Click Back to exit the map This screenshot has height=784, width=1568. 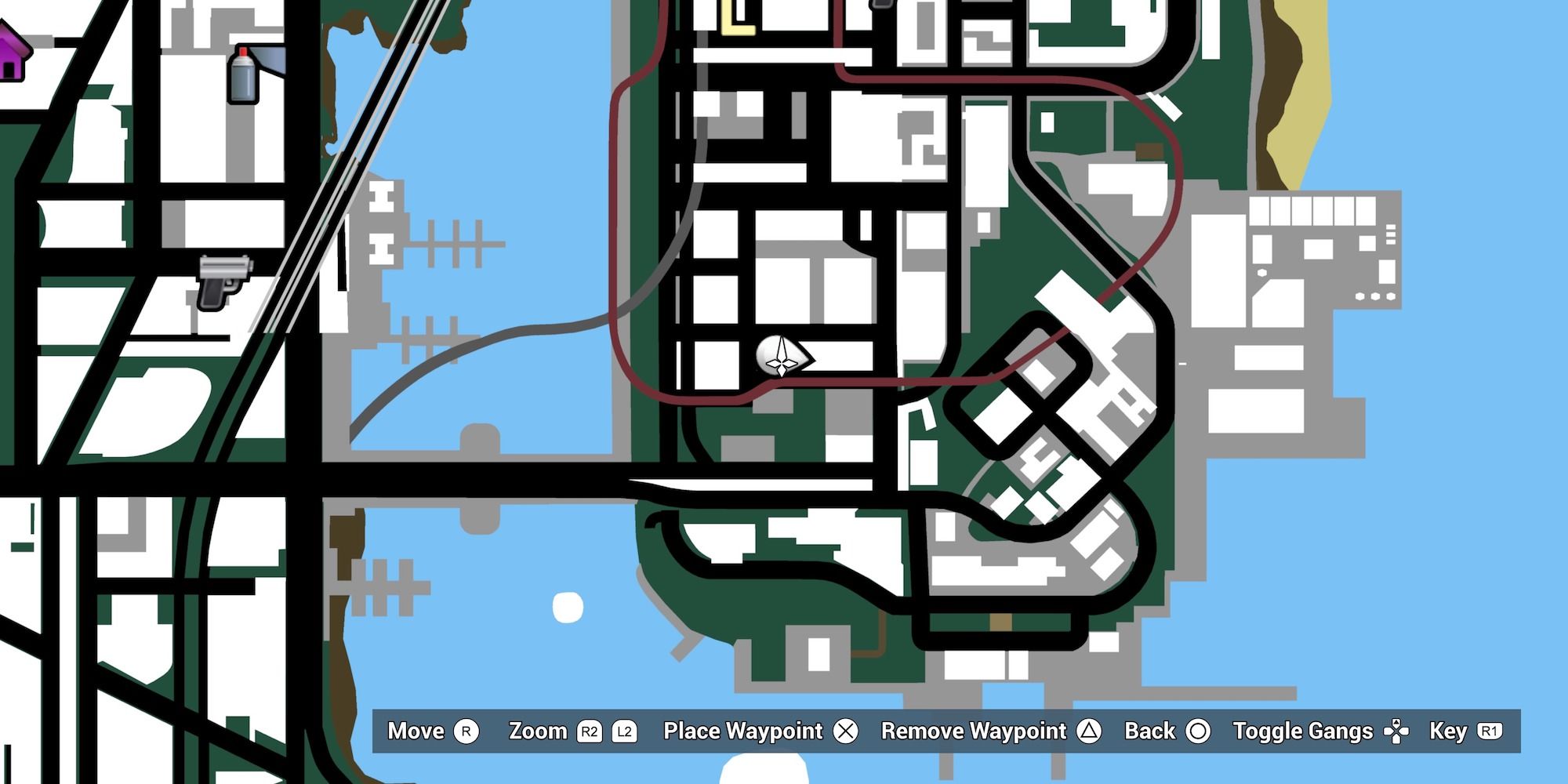point(1152,731)
